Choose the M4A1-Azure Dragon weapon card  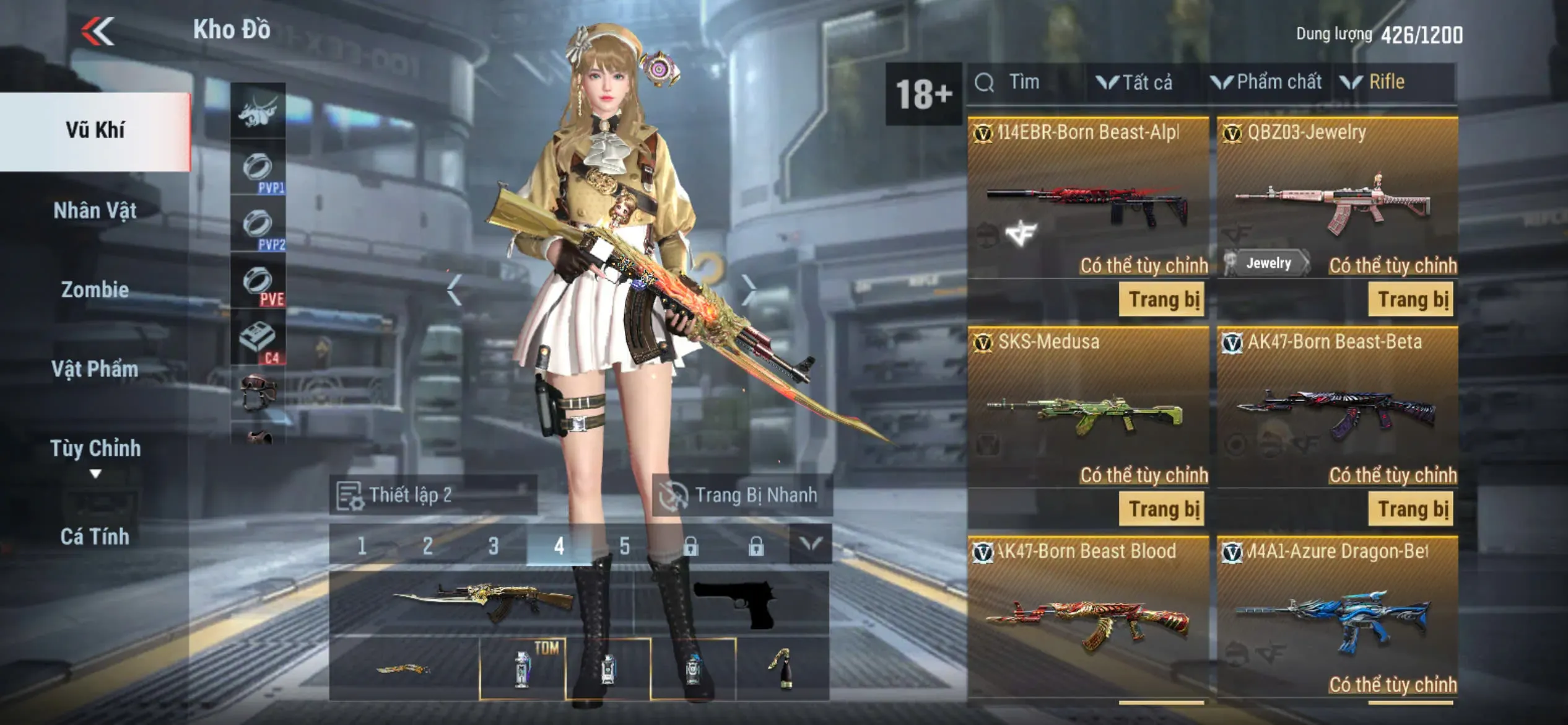(x=1337, y=617)
